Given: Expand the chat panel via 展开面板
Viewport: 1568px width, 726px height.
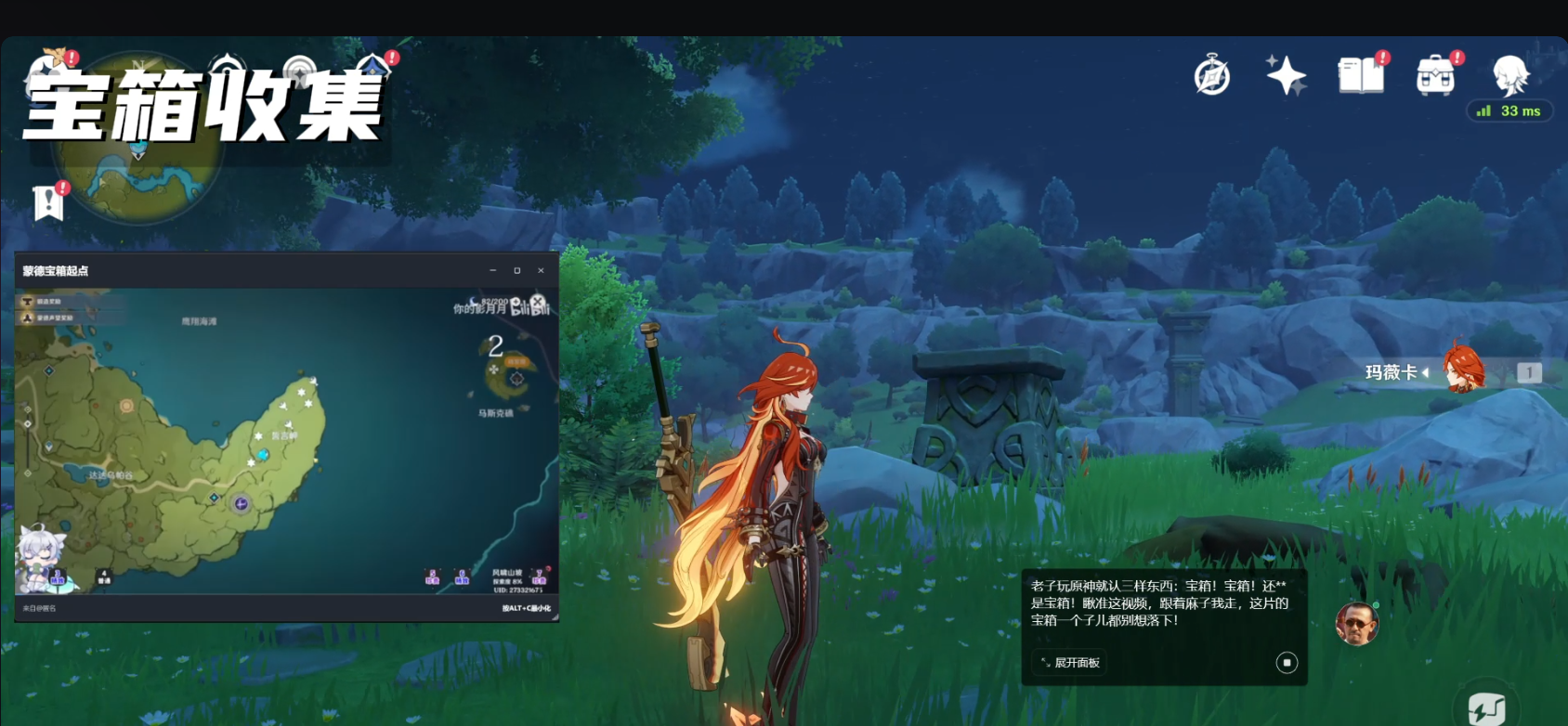Looking at the screenshot, I should click(x=1067, y=663).
